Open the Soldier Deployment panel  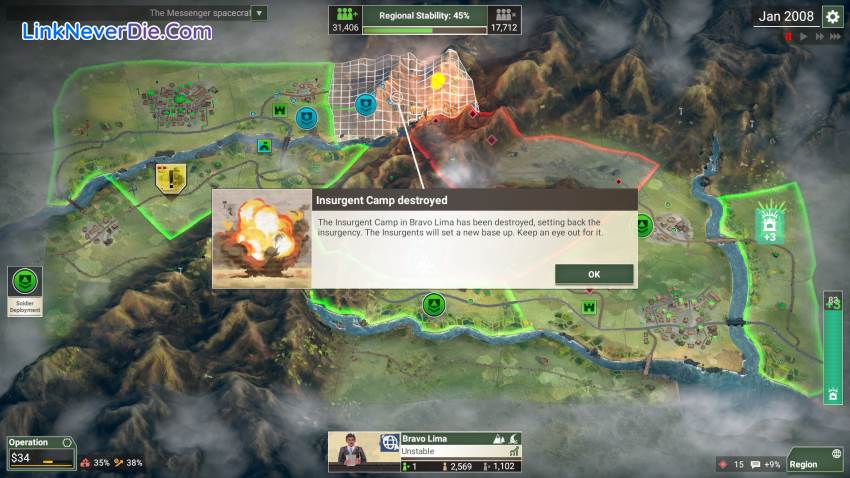[x=26, y=290]
